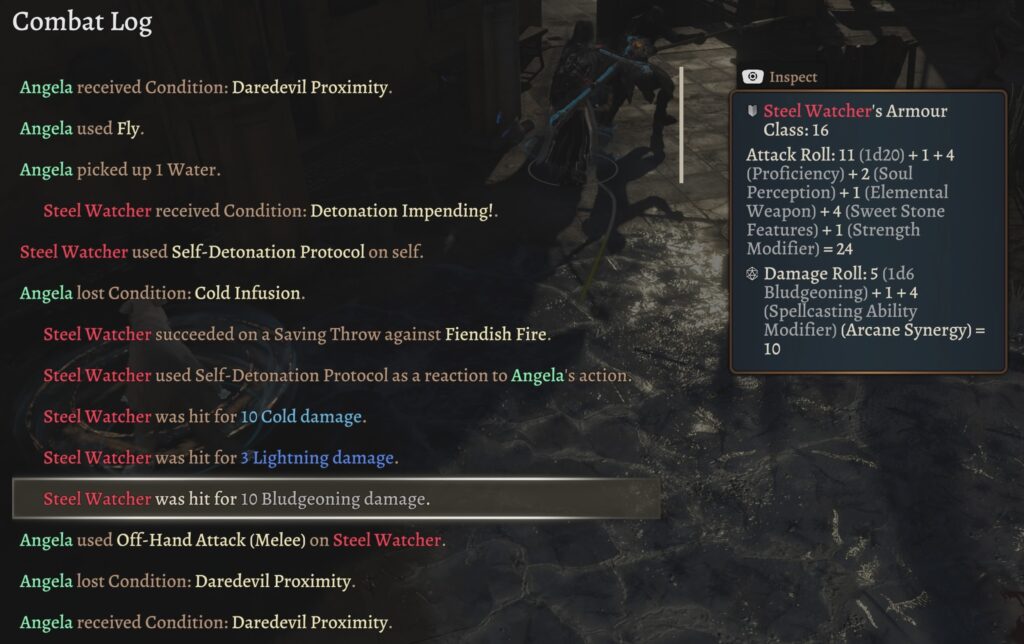1024x644 pixels.
Task: Select the Self-Detonation reaction log entry
Action: (x=337, y=376)
